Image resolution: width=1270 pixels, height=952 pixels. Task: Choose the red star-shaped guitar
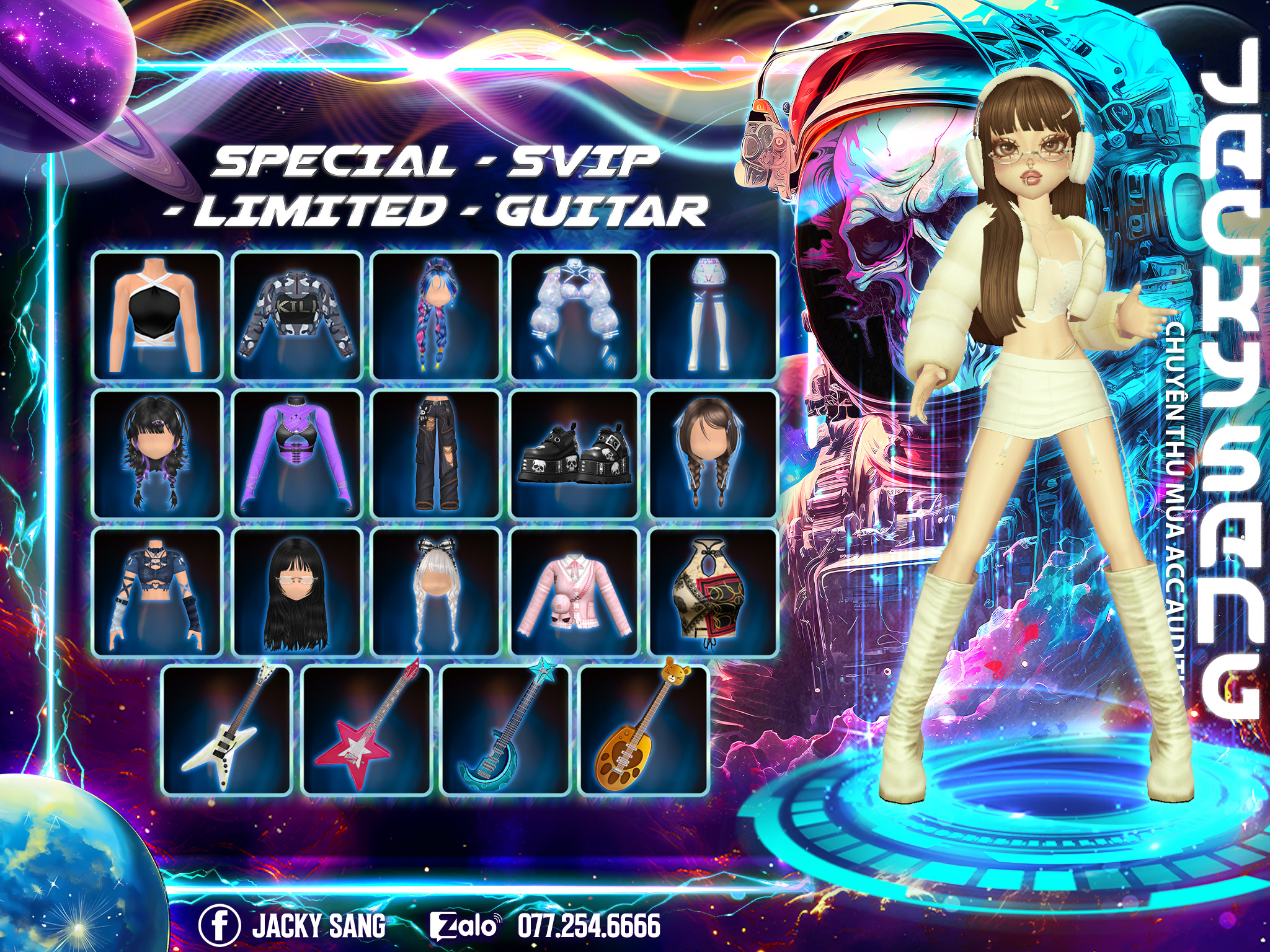366,730
